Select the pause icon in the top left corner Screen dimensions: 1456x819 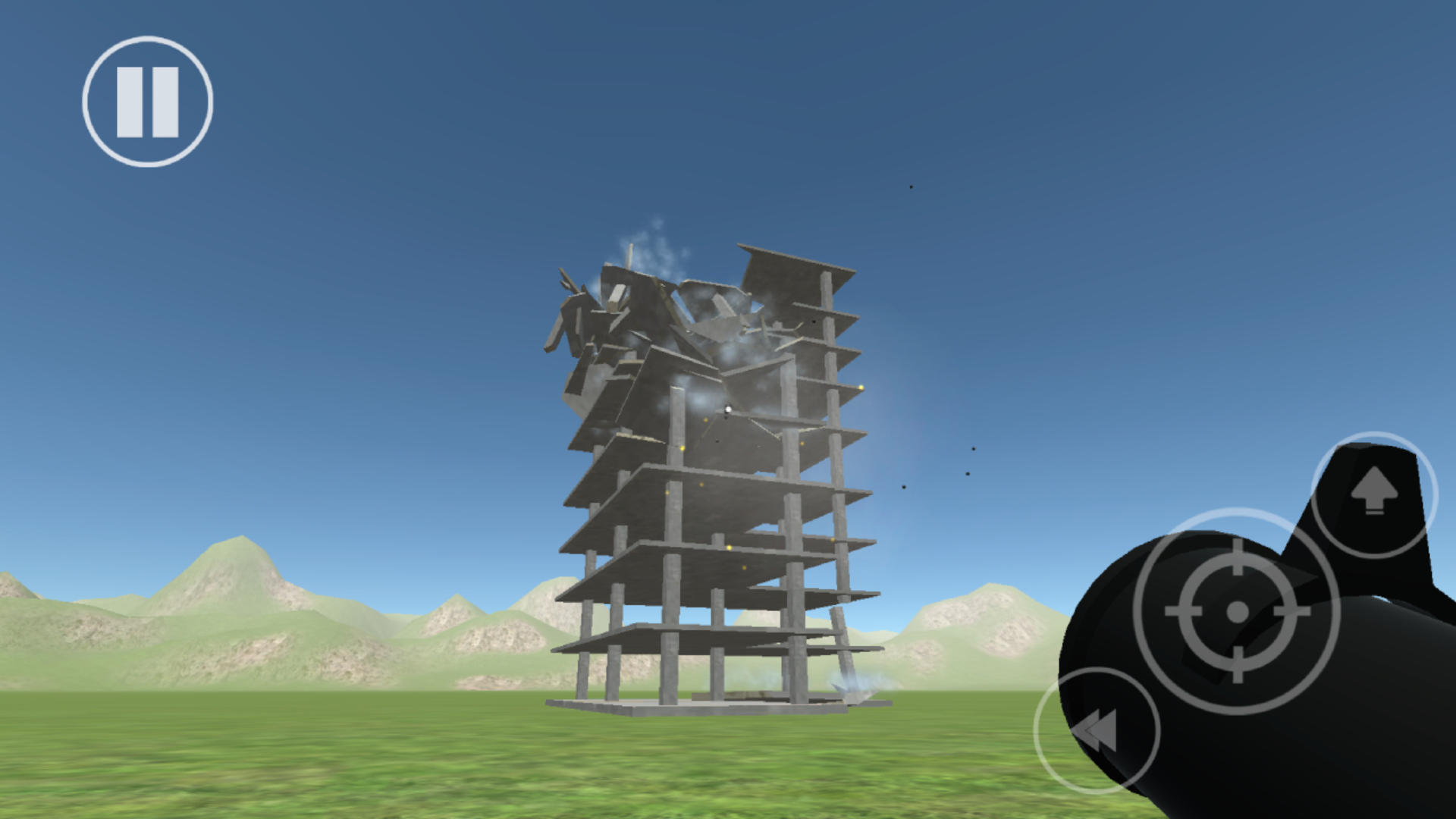pos(149,101)
